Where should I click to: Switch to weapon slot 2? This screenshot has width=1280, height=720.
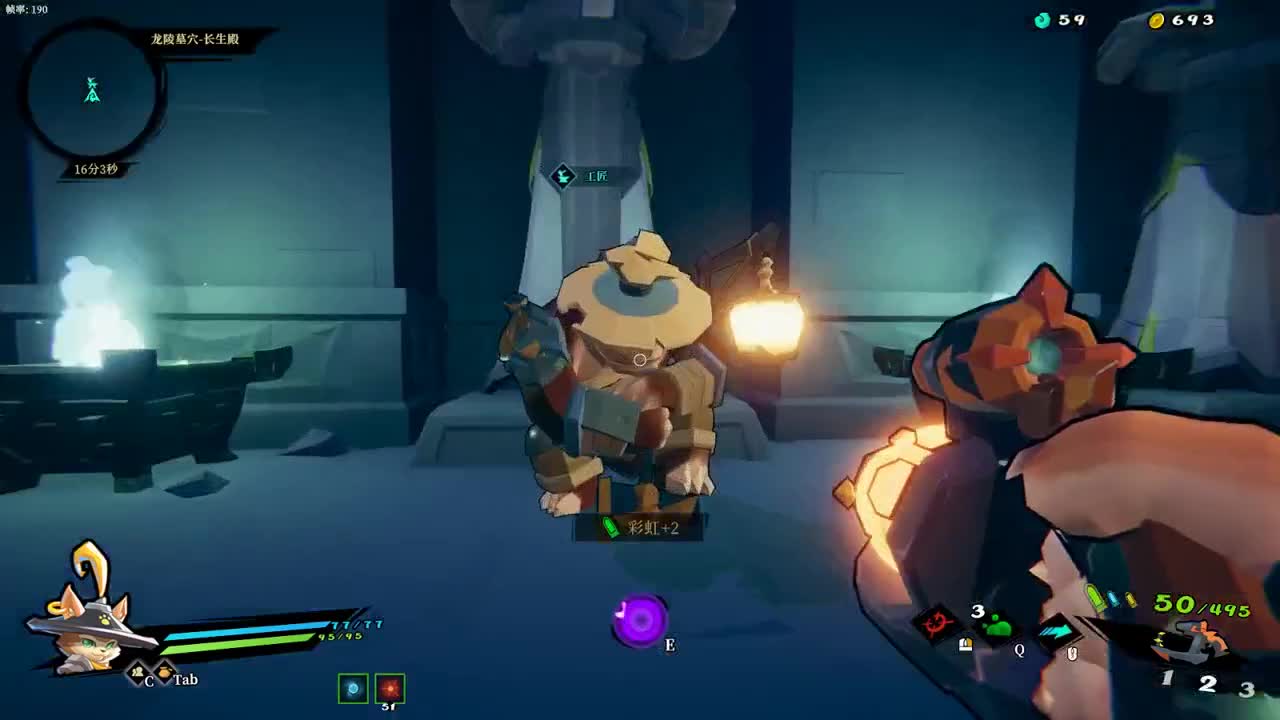(1208, 684)
